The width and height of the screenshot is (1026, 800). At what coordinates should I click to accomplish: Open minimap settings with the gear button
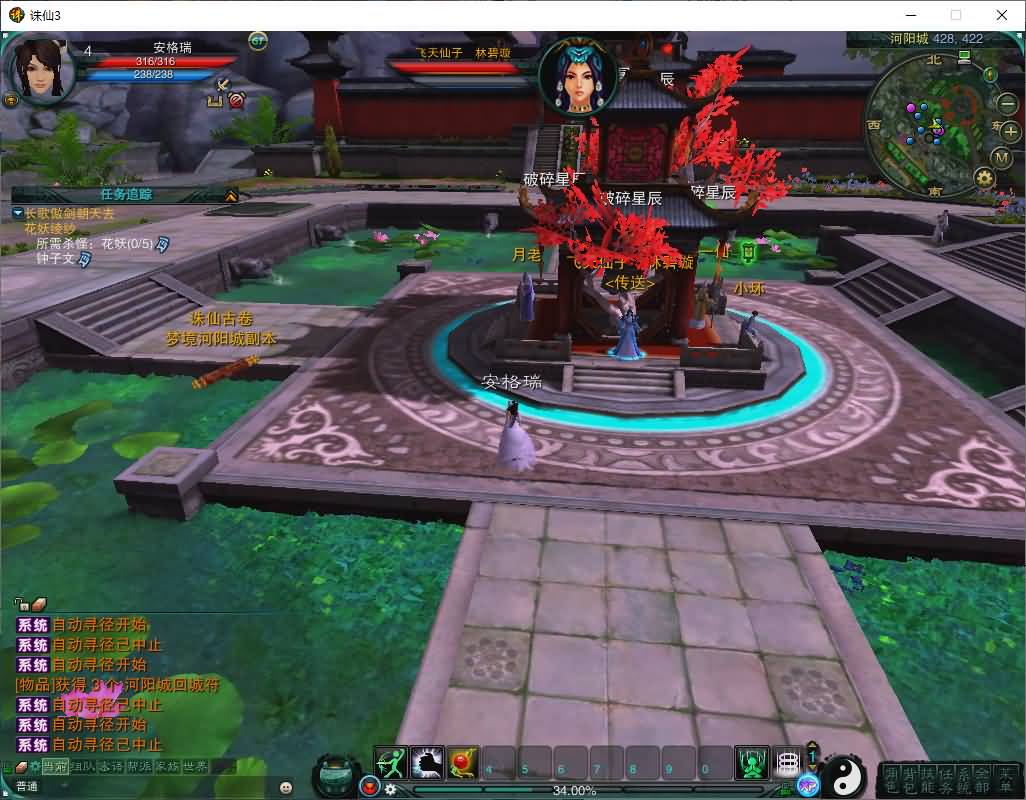985,178
